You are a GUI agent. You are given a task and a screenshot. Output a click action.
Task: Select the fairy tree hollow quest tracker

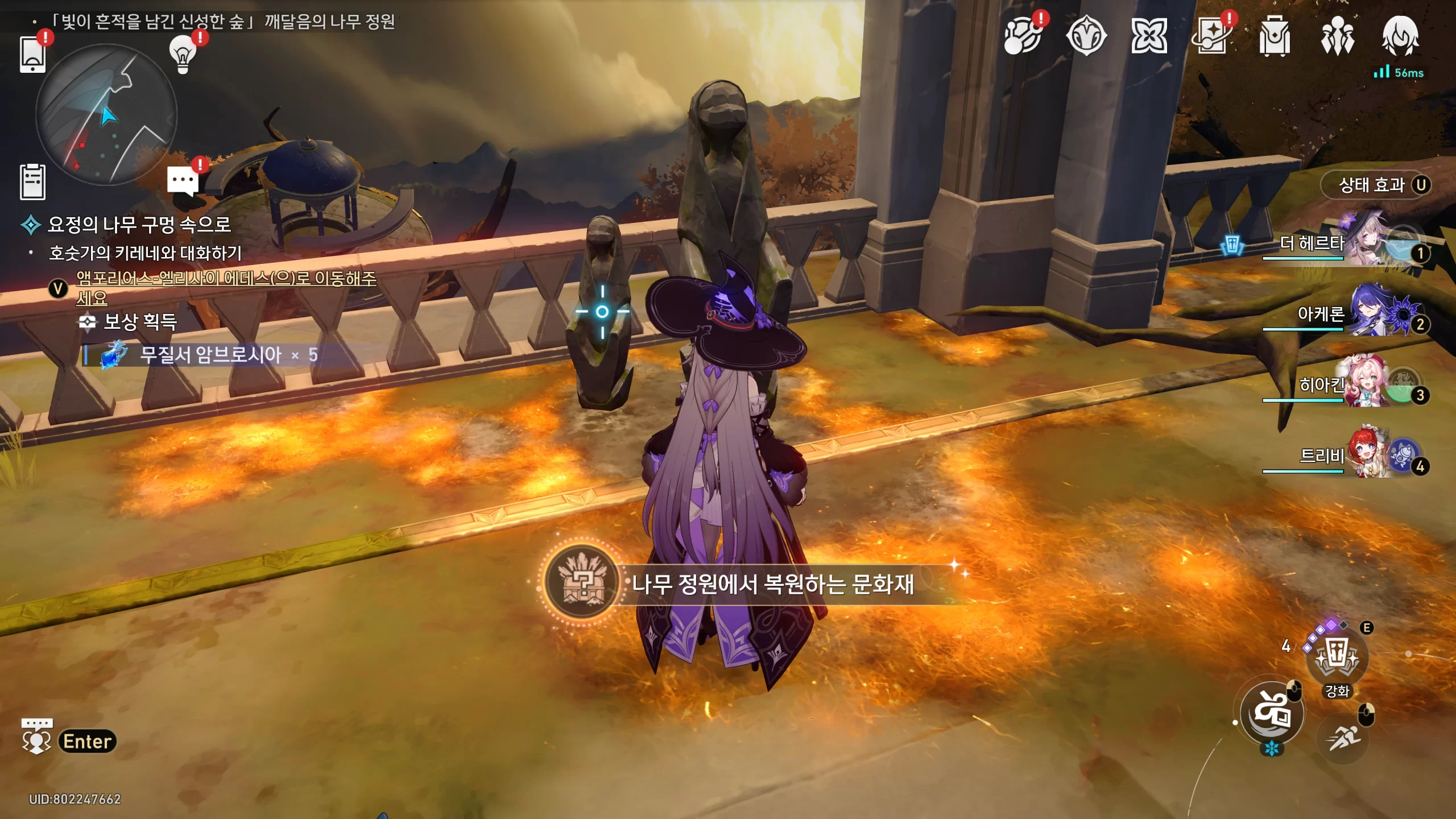139,225
